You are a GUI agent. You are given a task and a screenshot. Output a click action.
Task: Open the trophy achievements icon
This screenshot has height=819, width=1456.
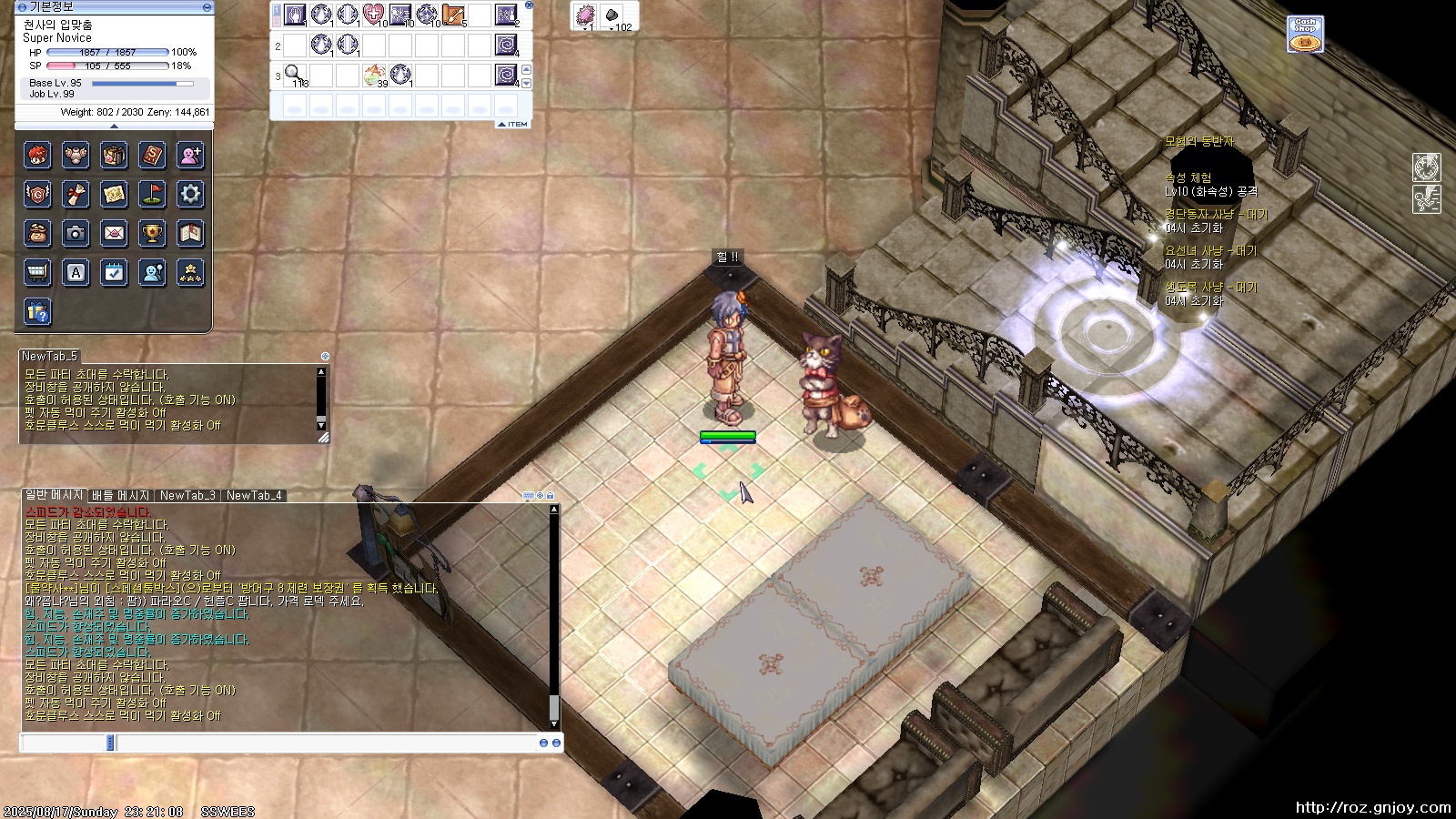tap(152, 234)
